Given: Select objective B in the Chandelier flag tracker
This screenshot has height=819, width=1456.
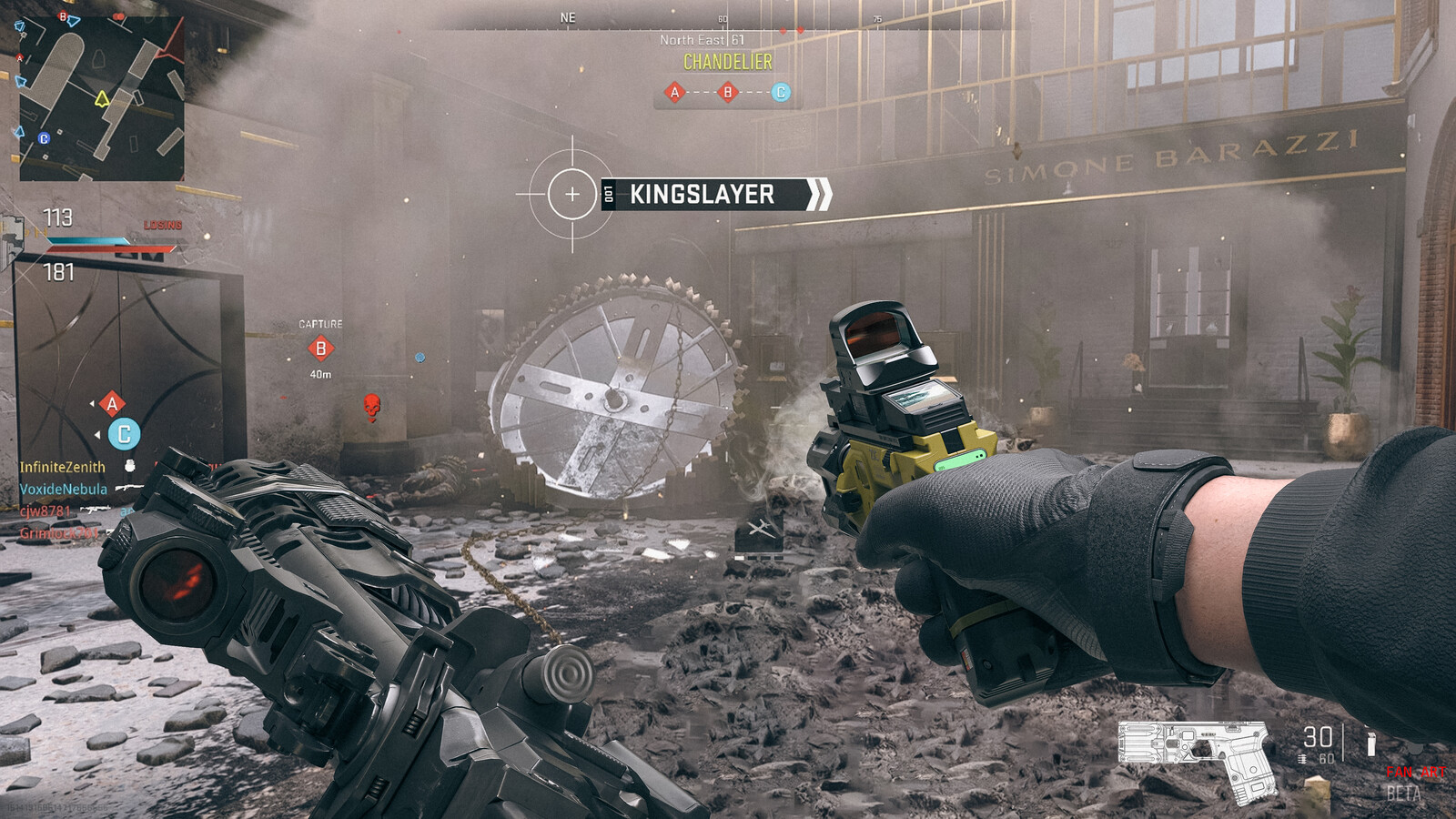Looking at the screenshot, I should (727, 92).
